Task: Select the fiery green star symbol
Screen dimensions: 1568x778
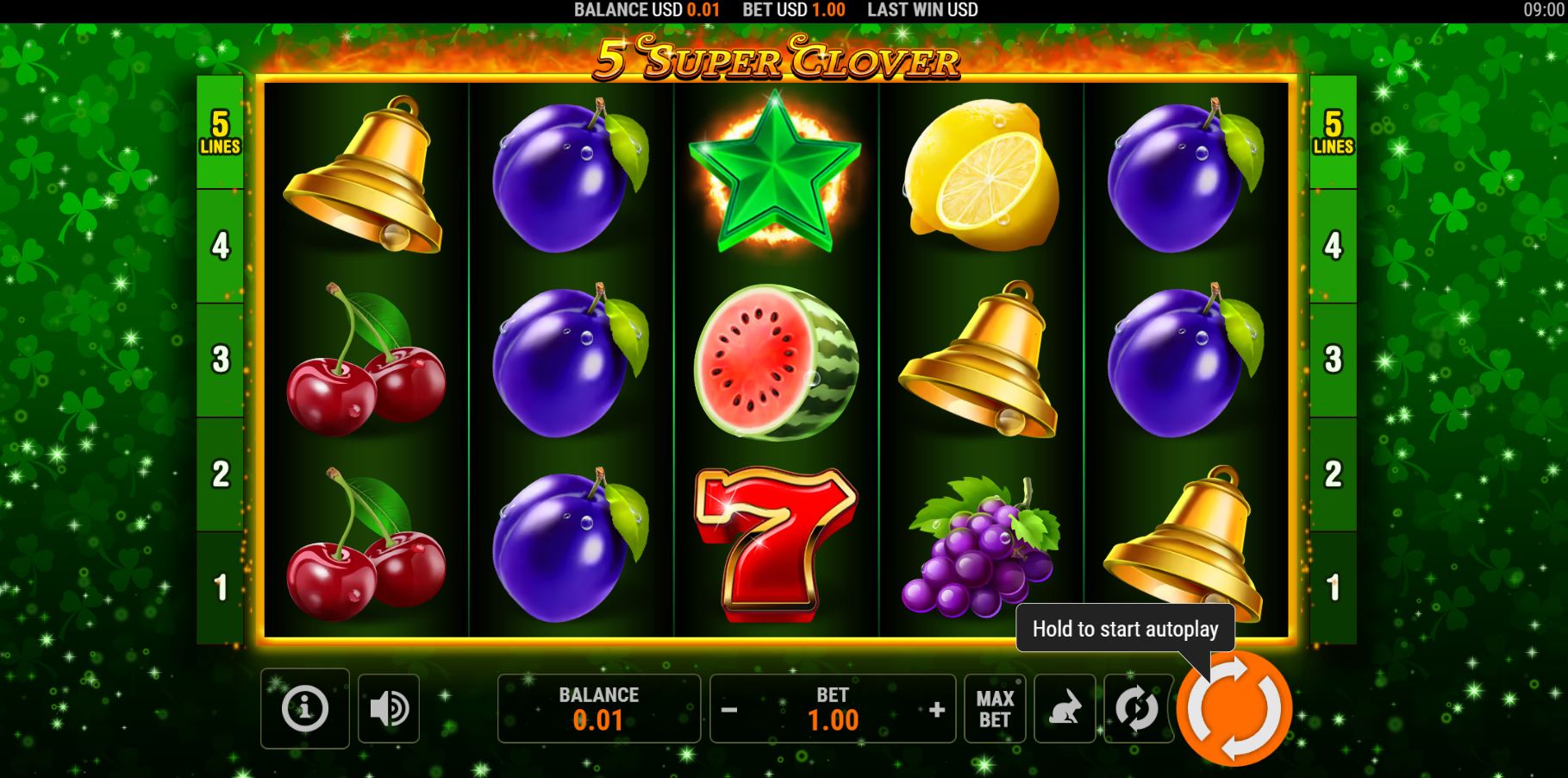Action: [774, 173]
